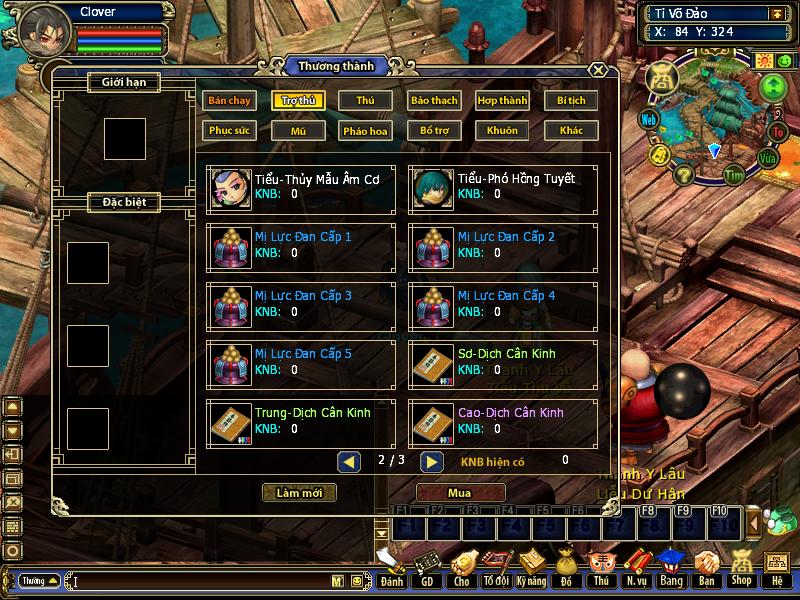
Task: Choose the Cao-Dịch Cân Kinh book
Action: [504, 422]
